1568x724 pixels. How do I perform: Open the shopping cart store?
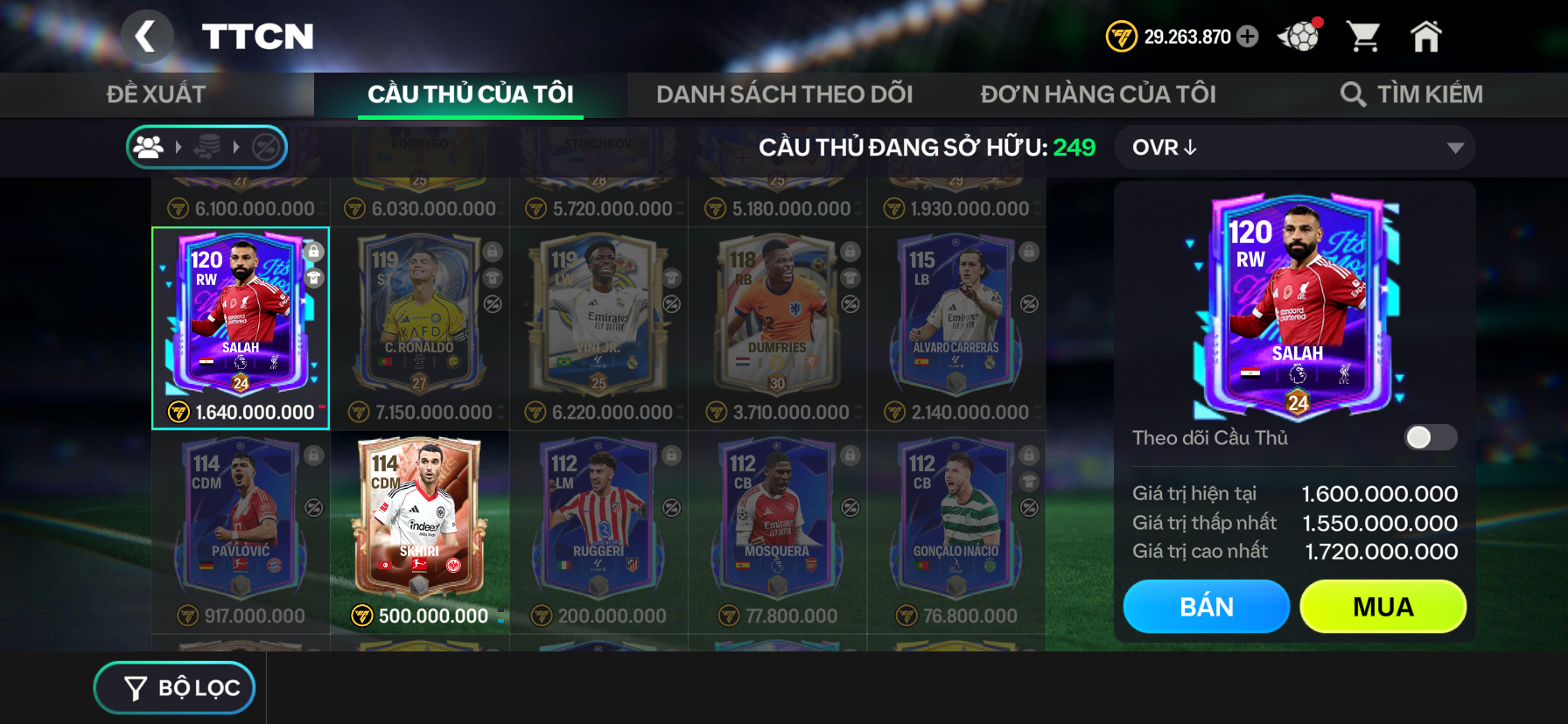1363,37
